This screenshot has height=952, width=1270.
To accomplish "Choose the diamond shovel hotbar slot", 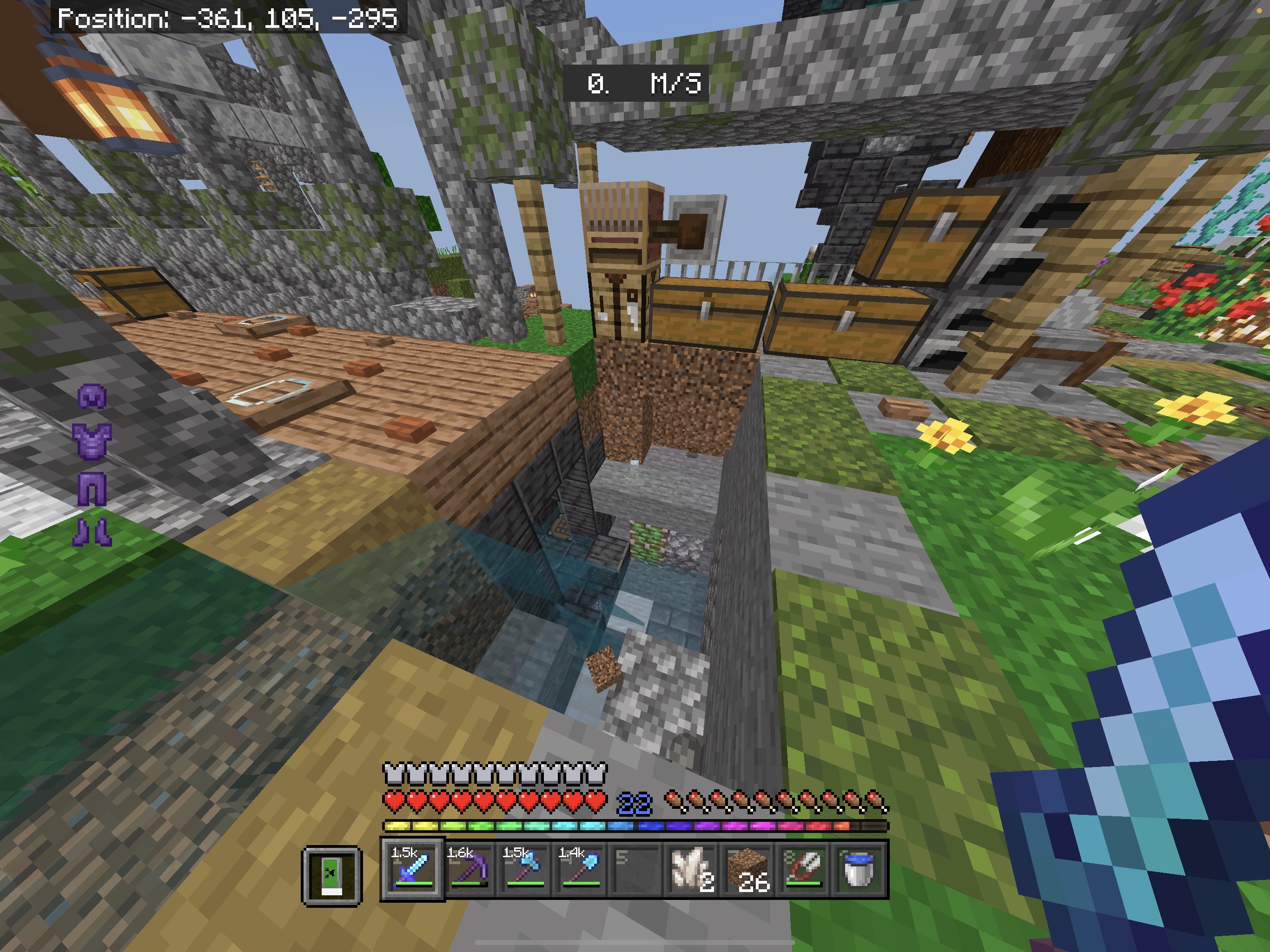I will [579, 869].
